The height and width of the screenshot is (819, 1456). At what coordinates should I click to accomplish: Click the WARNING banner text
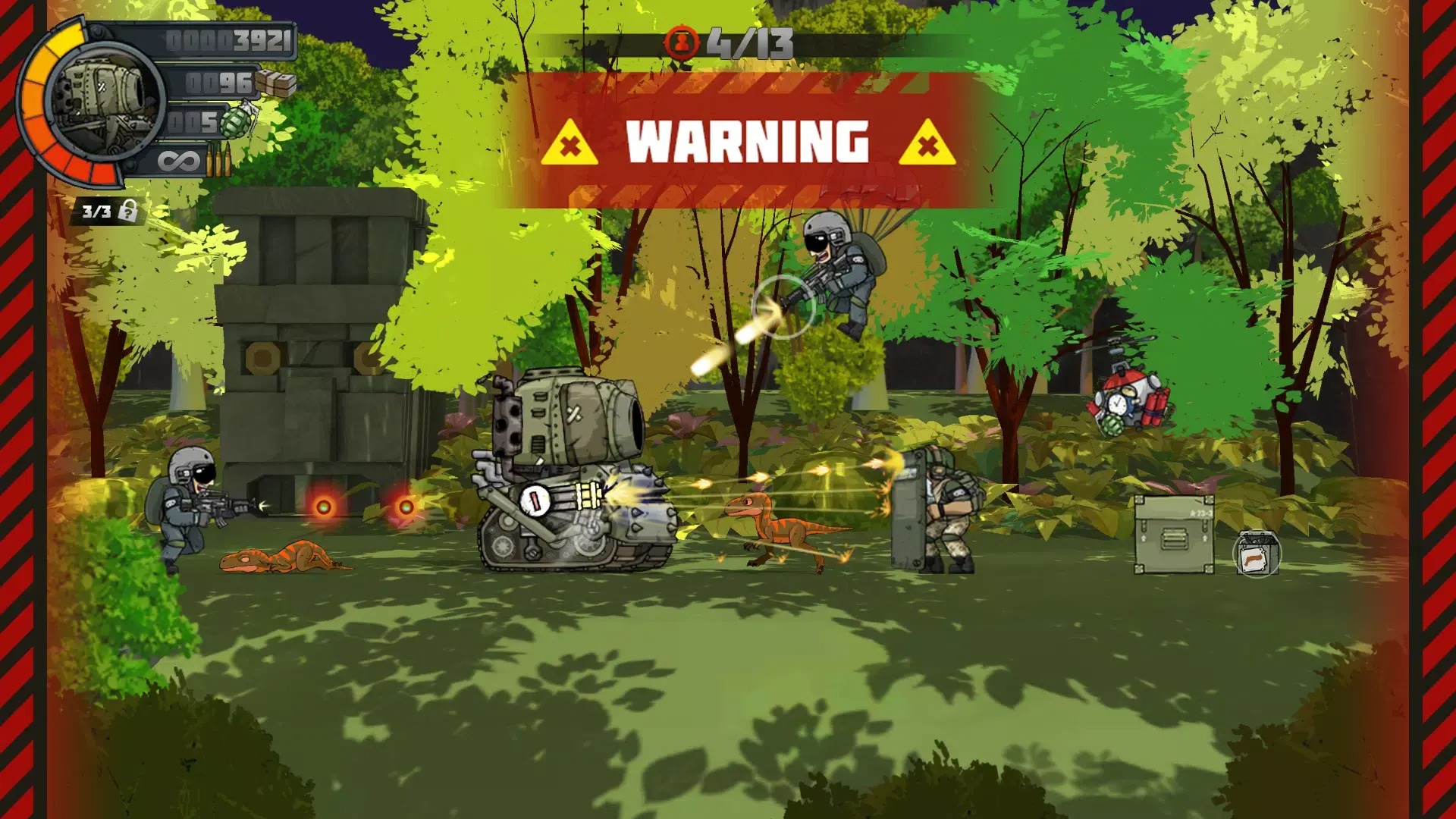pyautogui.click(x=747, y=140)
